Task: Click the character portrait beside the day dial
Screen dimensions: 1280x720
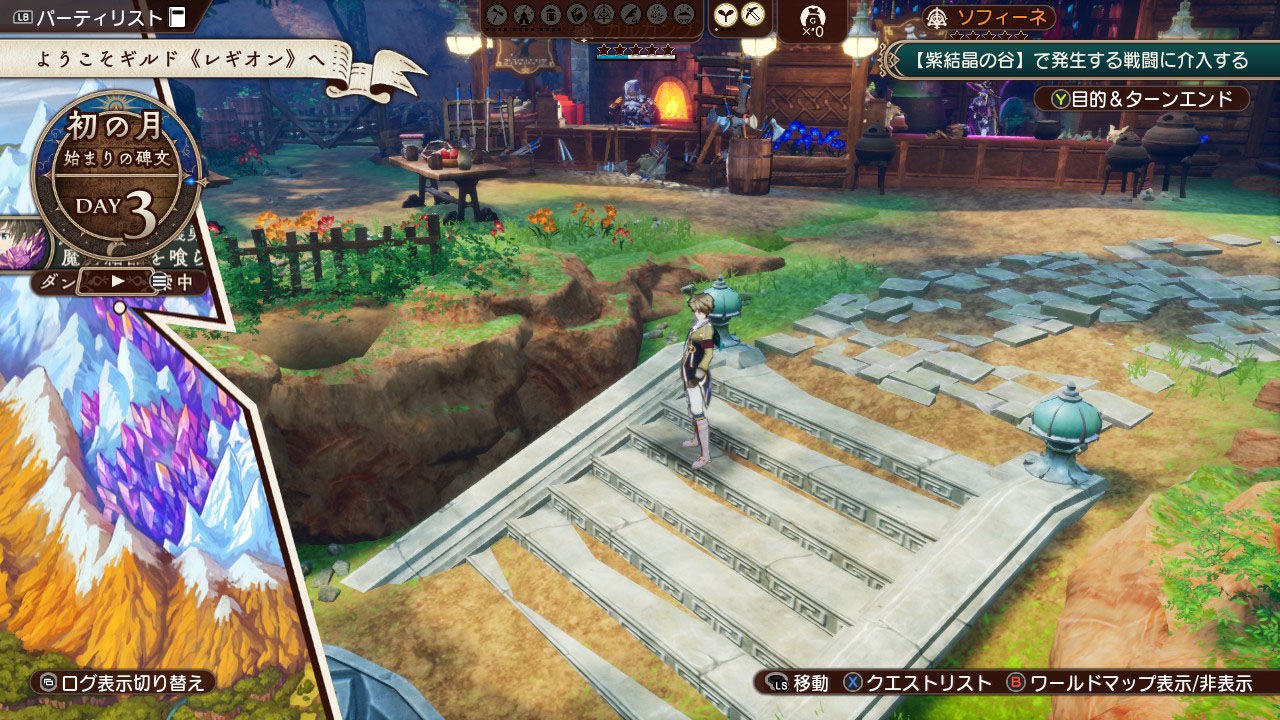Action: pos(22,243)
